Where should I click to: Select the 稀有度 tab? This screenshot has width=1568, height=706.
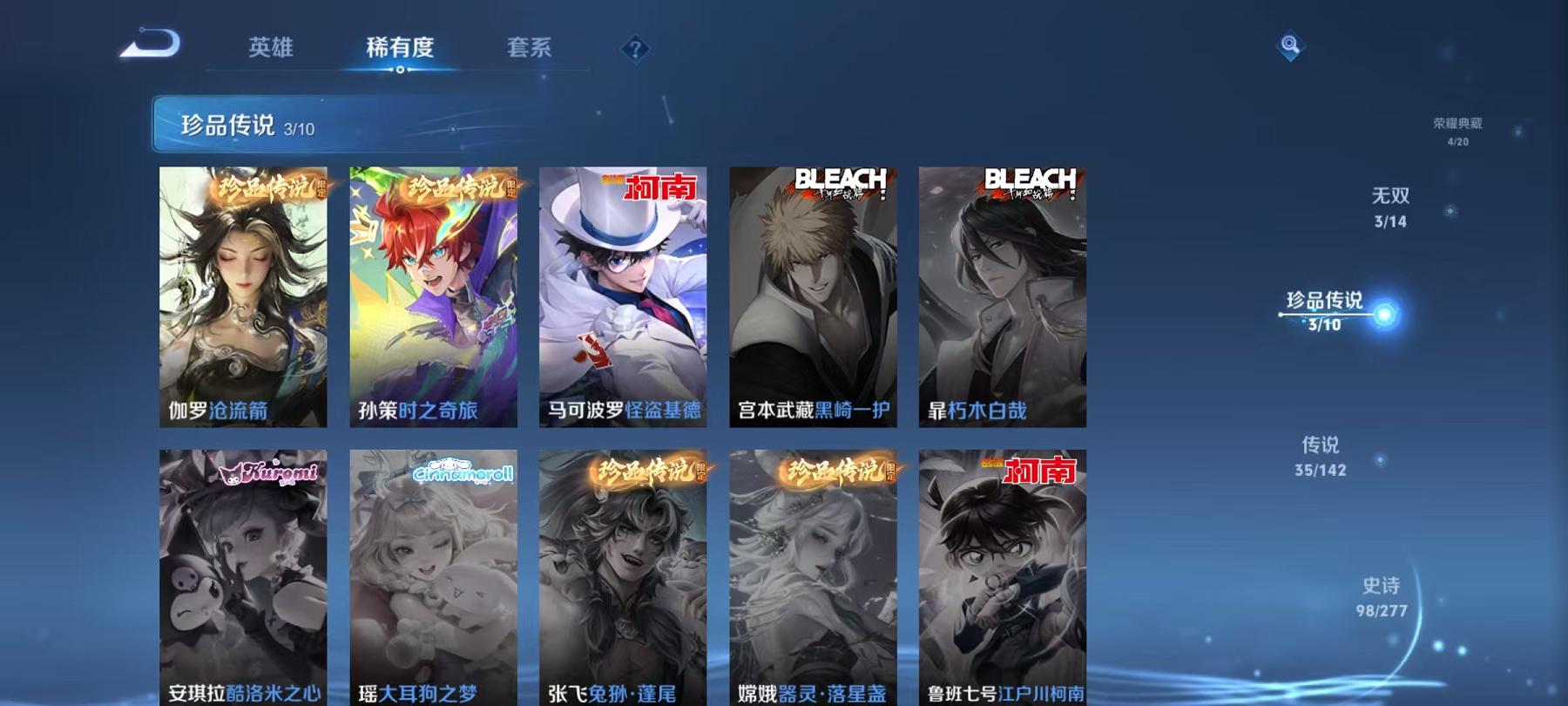click(x=400, y=50)
